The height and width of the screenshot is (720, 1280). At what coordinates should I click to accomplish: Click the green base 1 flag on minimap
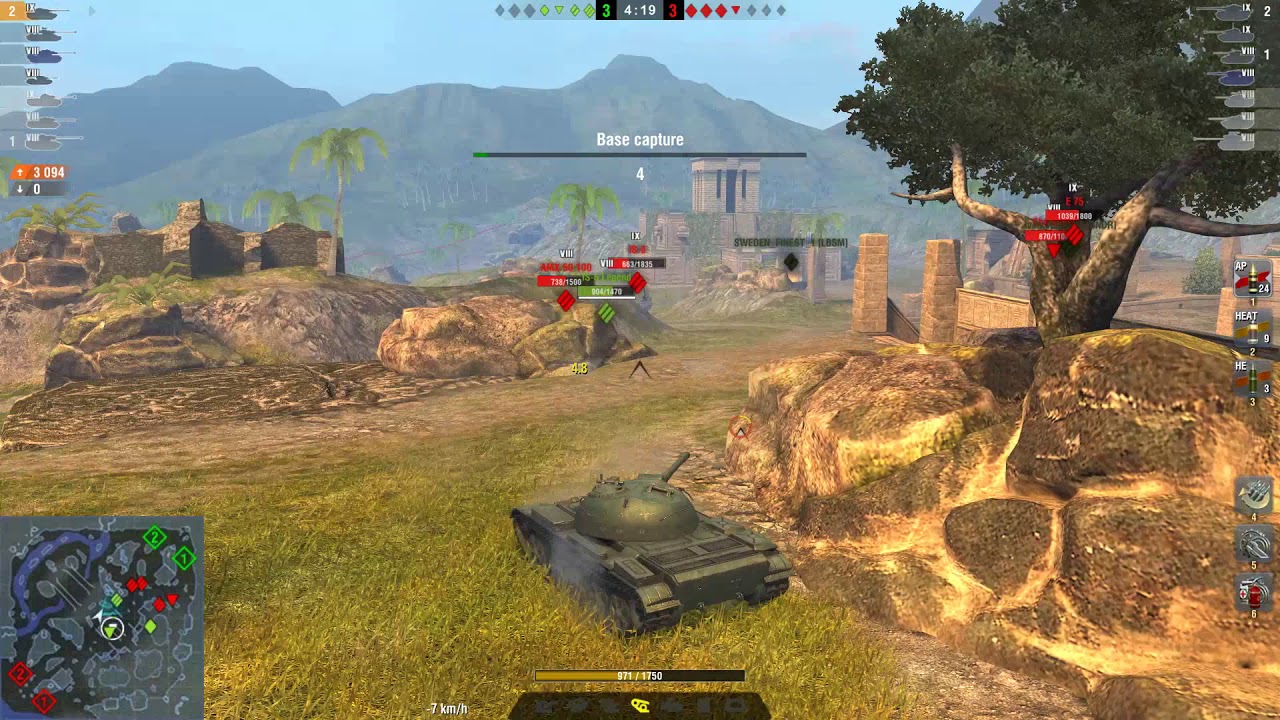(183, 557)
